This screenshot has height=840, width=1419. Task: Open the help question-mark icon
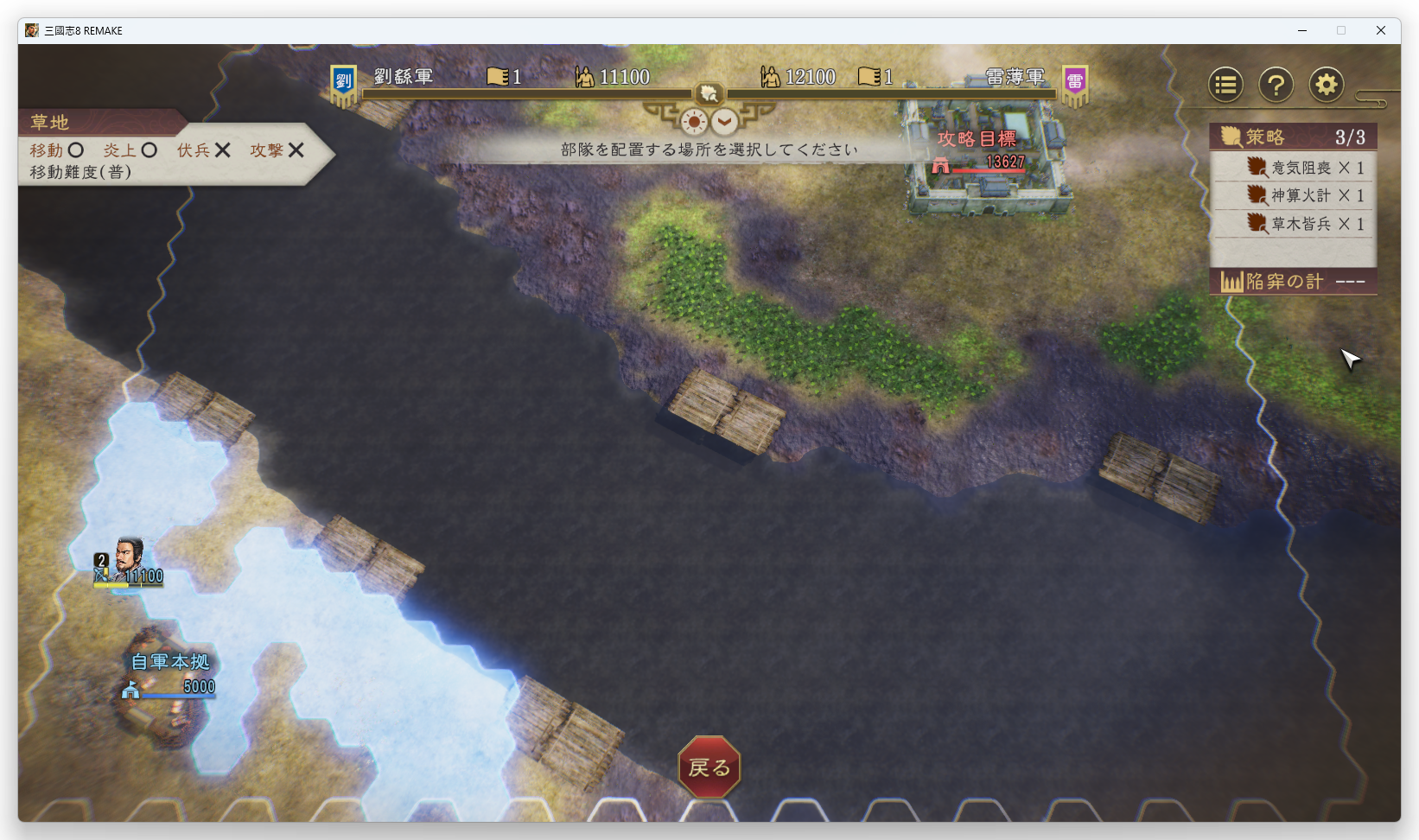tap(1276, 84)
